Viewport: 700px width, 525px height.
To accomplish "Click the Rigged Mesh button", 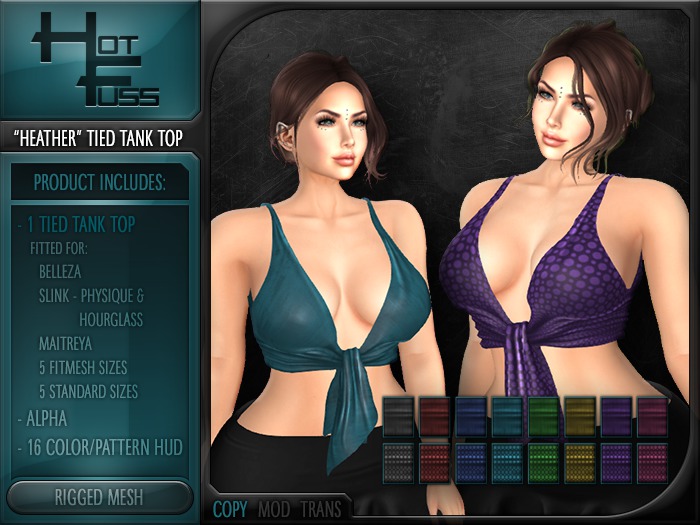I will [x=99, y=496].
